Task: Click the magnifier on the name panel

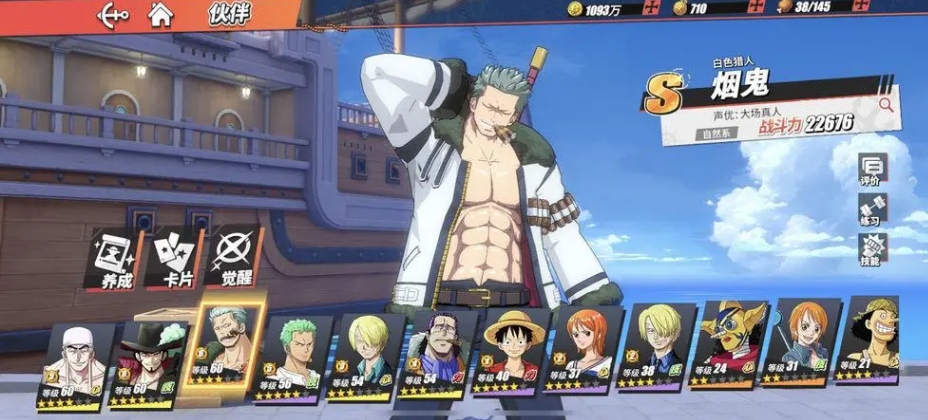Action: coord(886,103)
